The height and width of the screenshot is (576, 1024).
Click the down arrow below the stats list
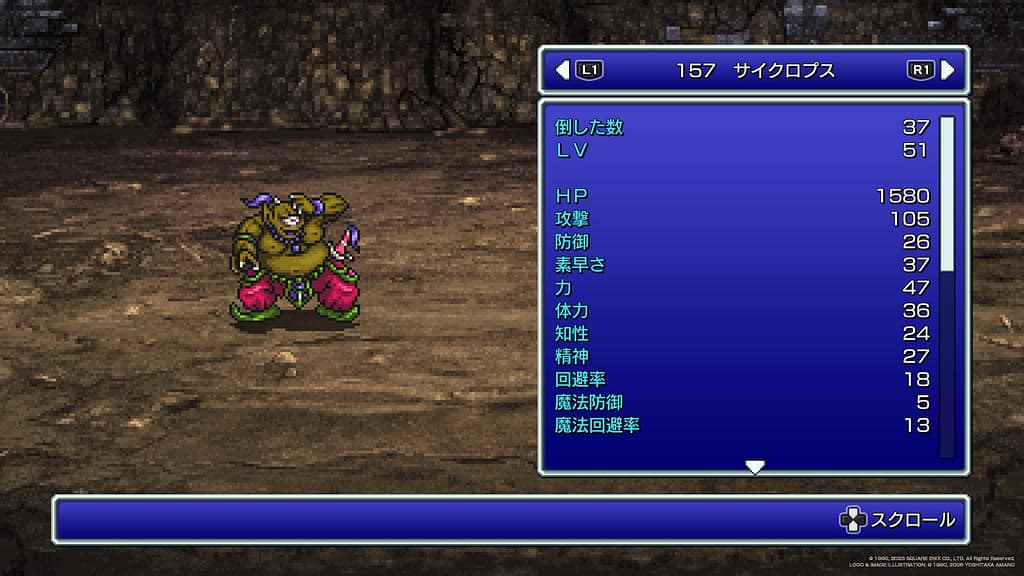coord(755,467)
